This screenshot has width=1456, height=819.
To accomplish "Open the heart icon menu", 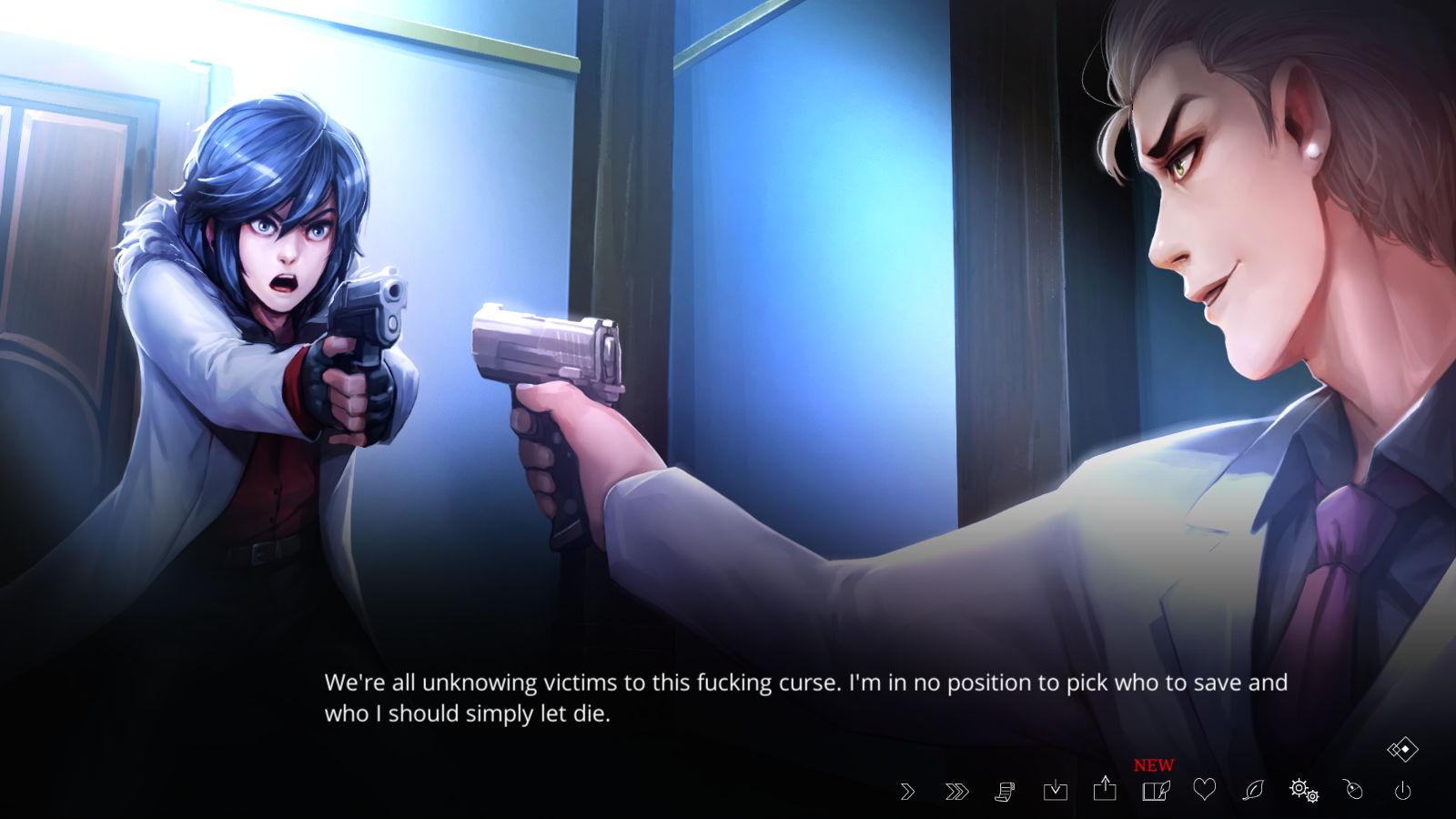I will point(1205,789).
